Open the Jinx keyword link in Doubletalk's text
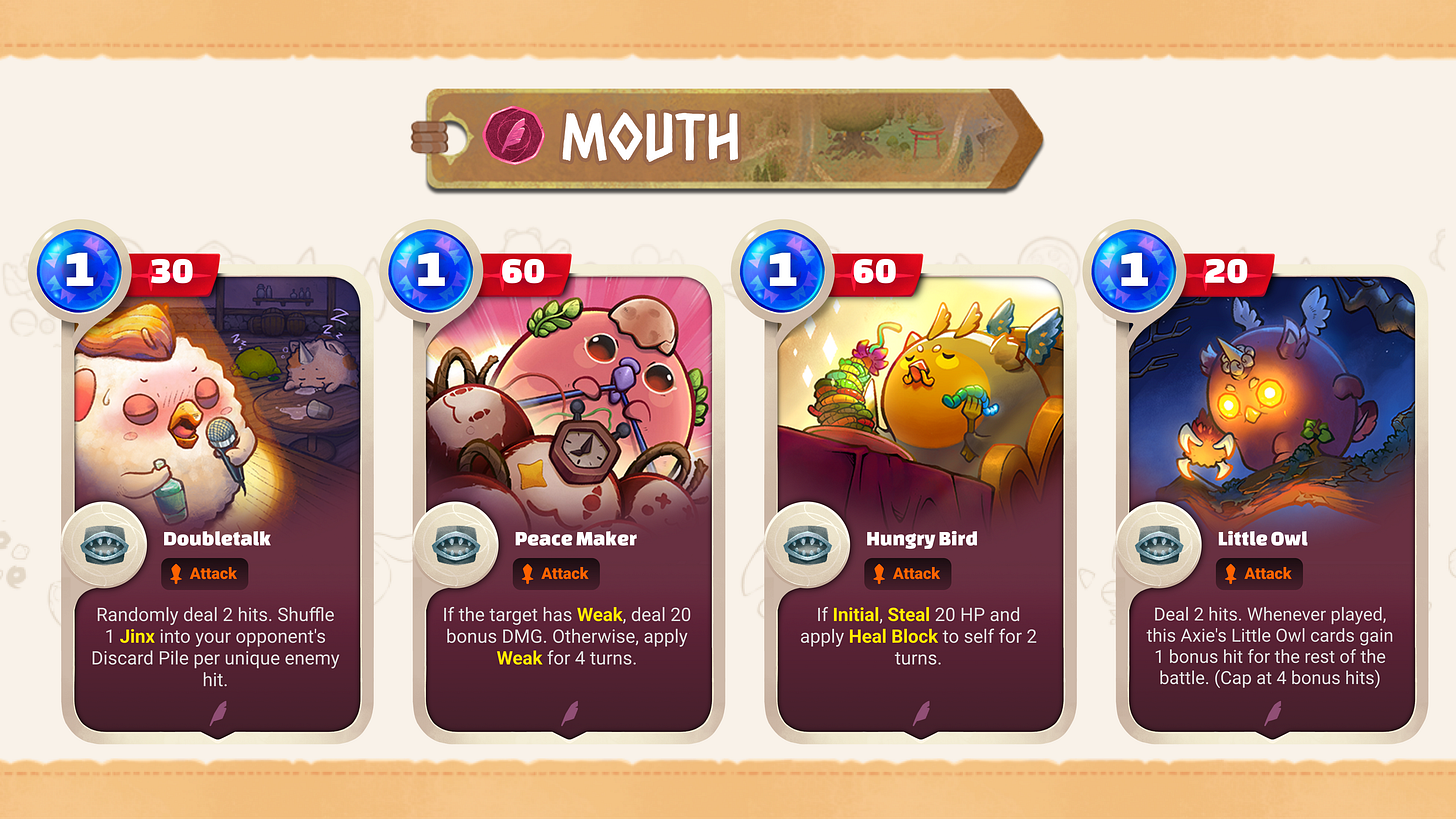Screen dimensions: 1456x819 click(x=139, y=635)
